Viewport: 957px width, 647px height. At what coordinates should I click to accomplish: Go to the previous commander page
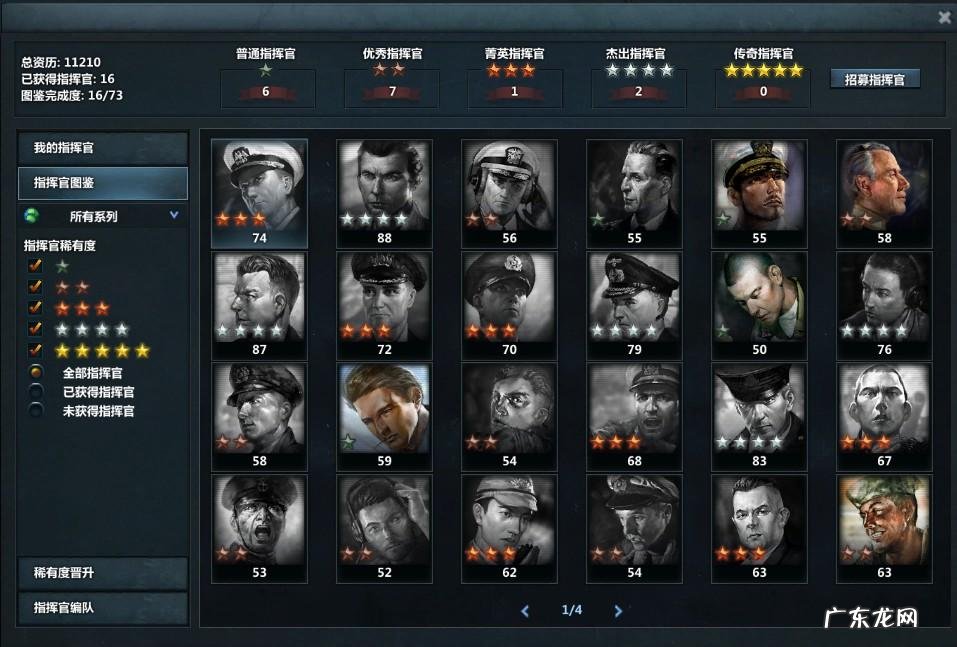(525, 610)
